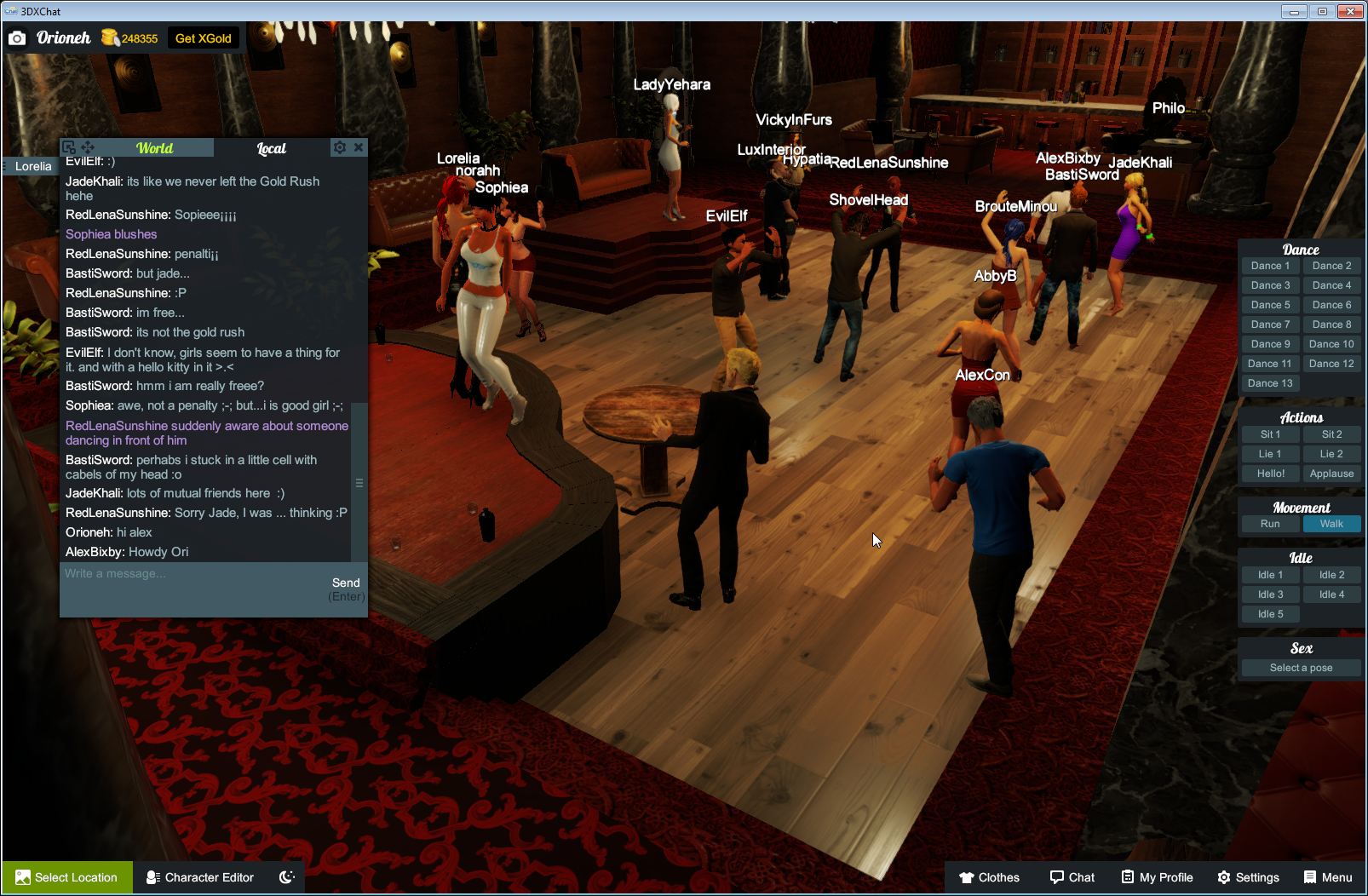
Task: Open the chat window settings gear
Action: [x=340, y=147]
